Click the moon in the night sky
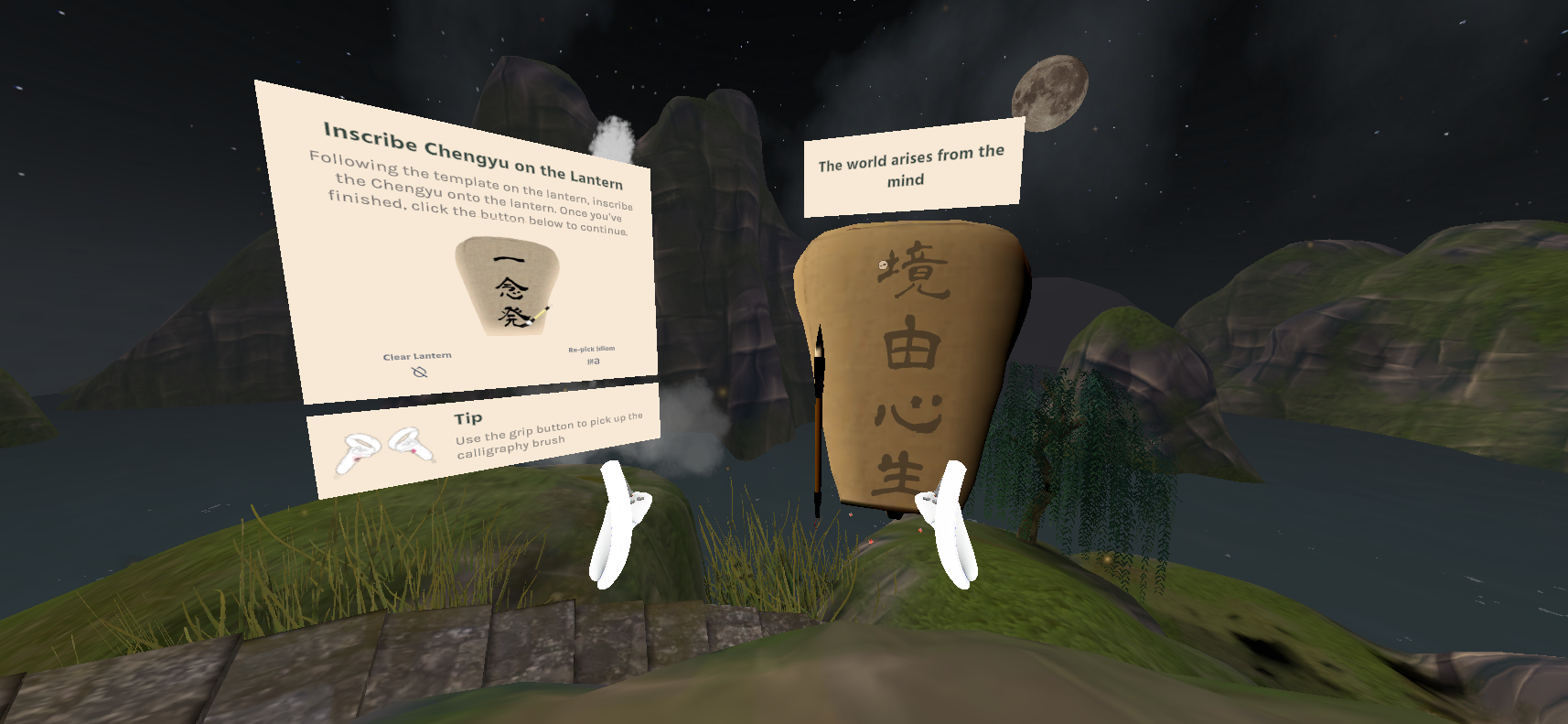The width and height of the screenshot is (1568, 724). [1048, 92]
